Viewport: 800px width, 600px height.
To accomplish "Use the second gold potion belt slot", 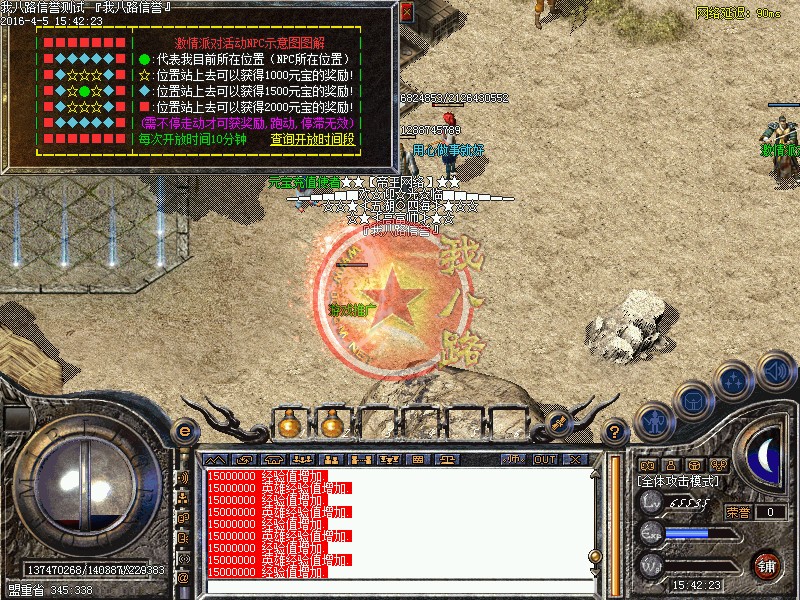I will (x=332, y=424).
